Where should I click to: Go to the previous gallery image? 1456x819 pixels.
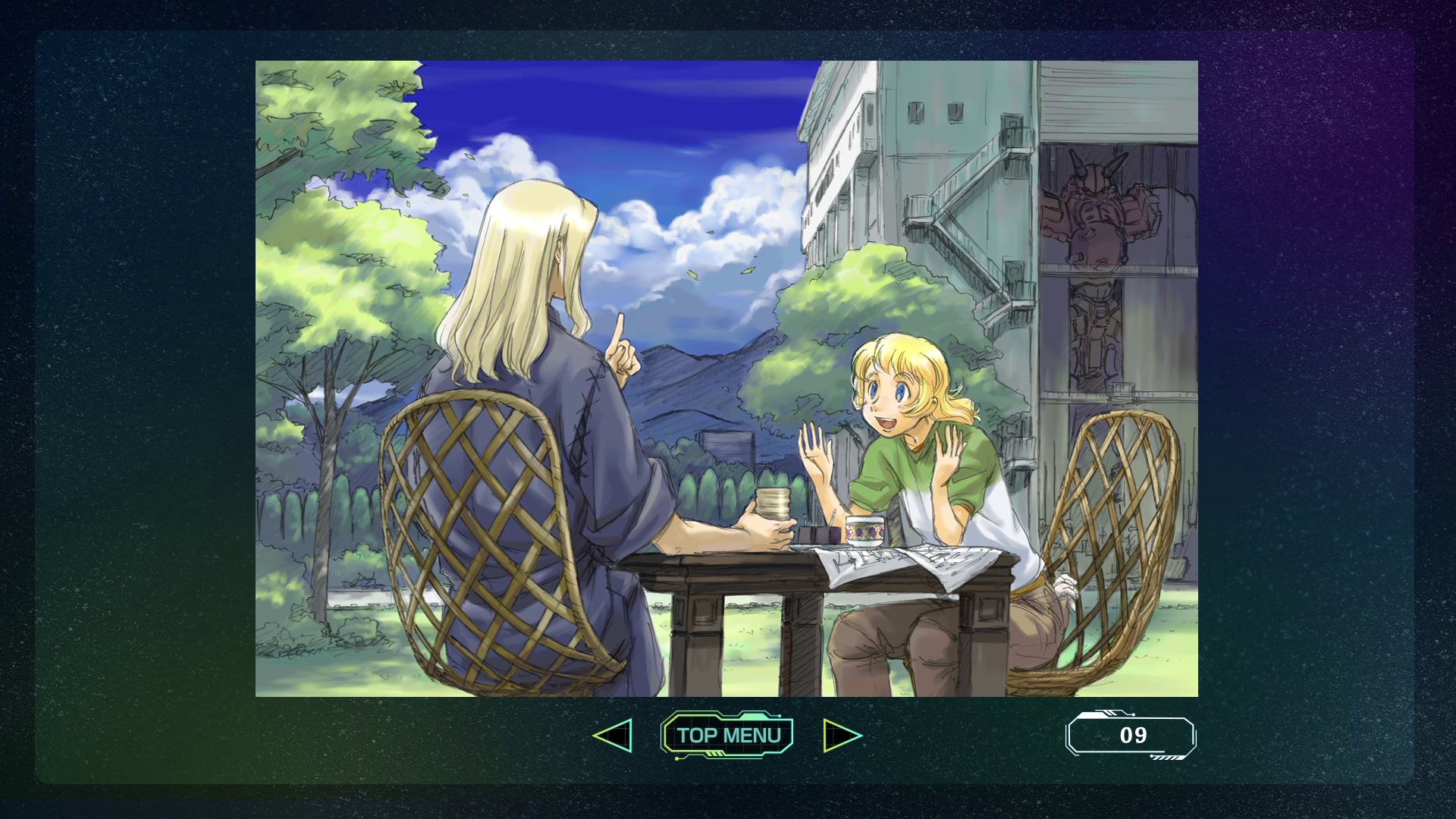(x=613, y=736)
